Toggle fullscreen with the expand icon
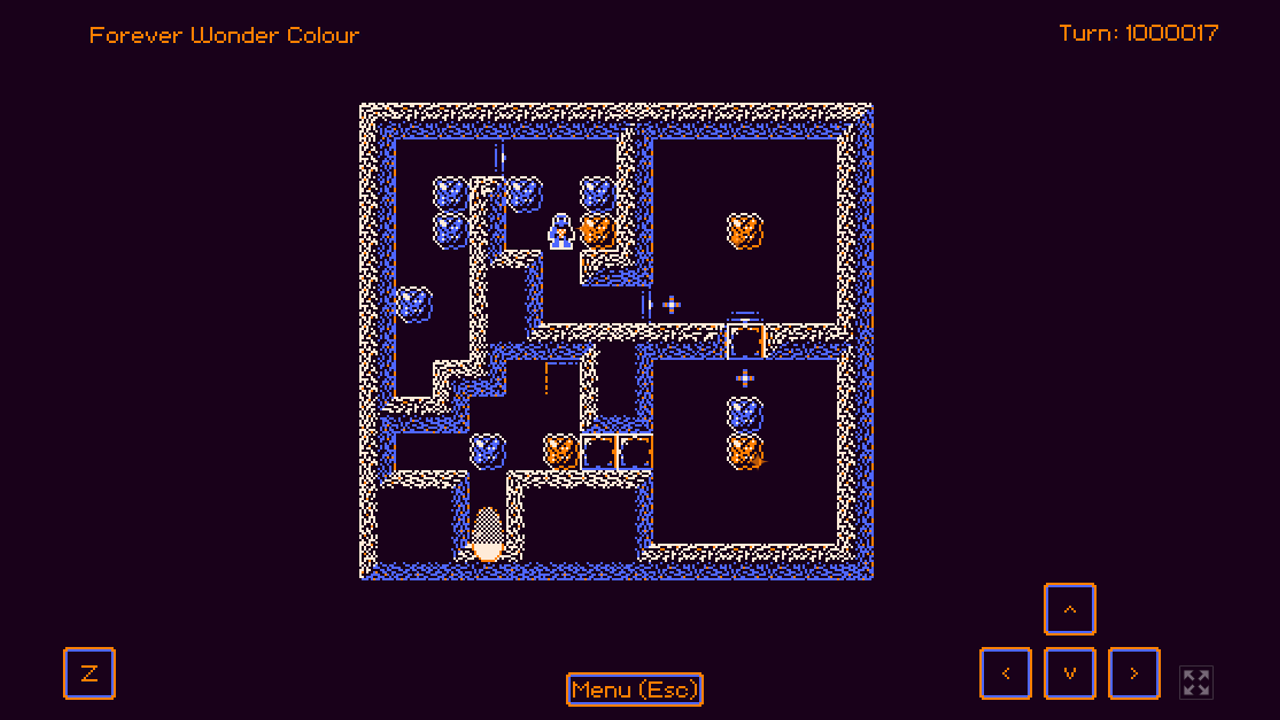This screenshot has width=1280, height=720. point(1196,682)
